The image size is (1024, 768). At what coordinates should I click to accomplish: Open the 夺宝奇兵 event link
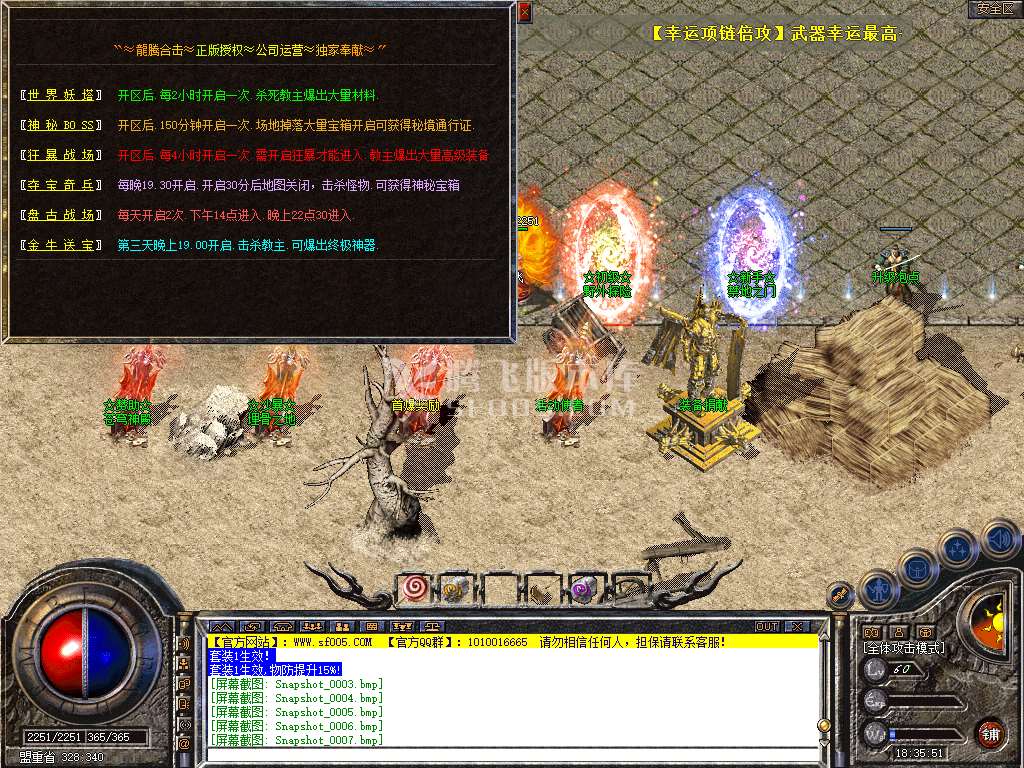pos(62,185)
